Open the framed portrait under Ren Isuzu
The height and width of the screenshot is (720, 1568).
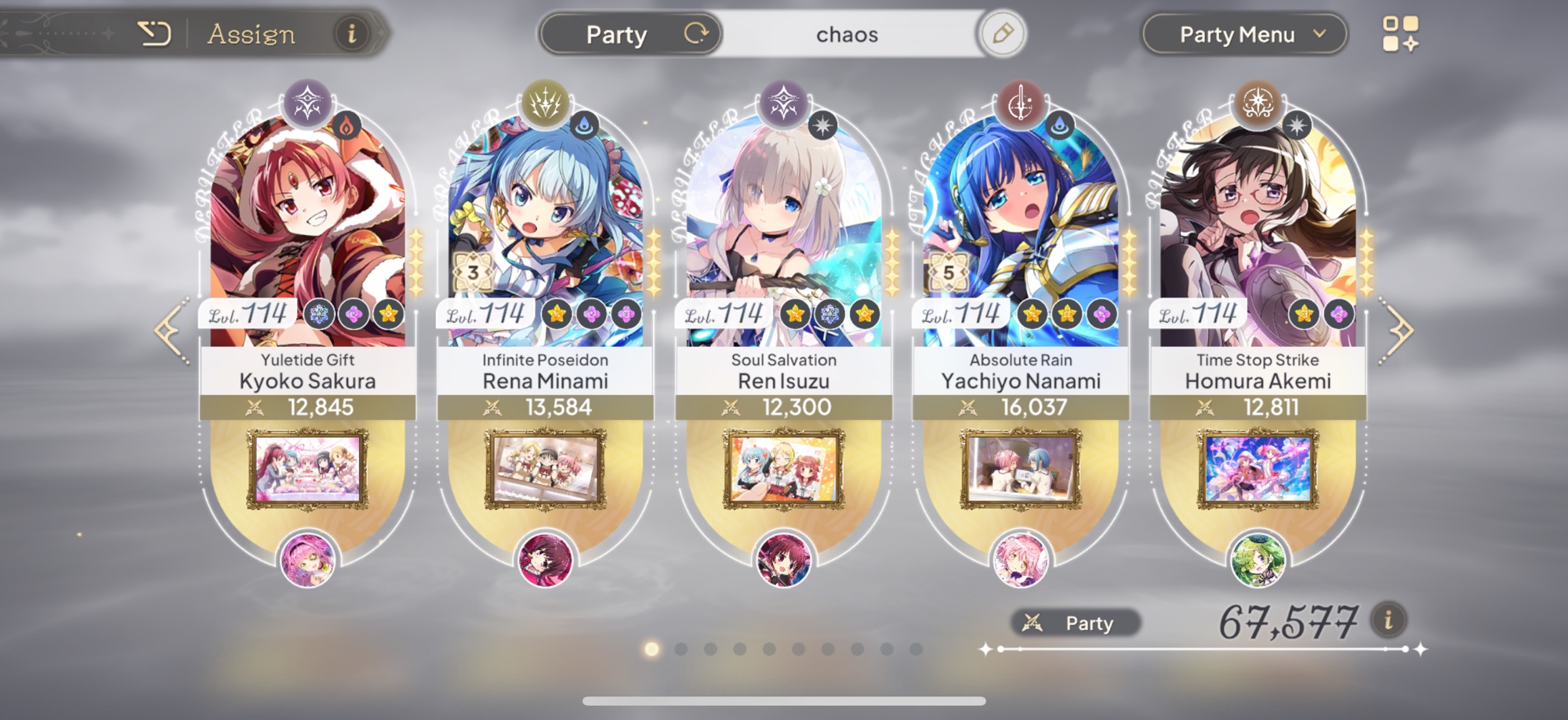pyautogui.click(x=783, y=469)
